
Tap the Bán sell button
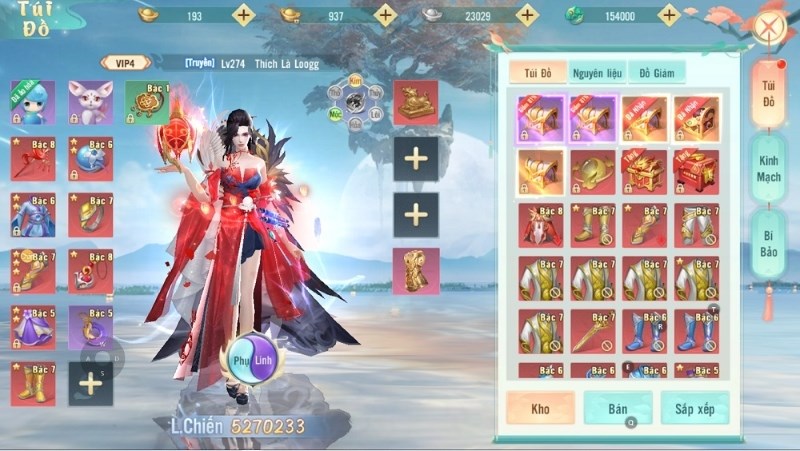click(x=617, y=408)
